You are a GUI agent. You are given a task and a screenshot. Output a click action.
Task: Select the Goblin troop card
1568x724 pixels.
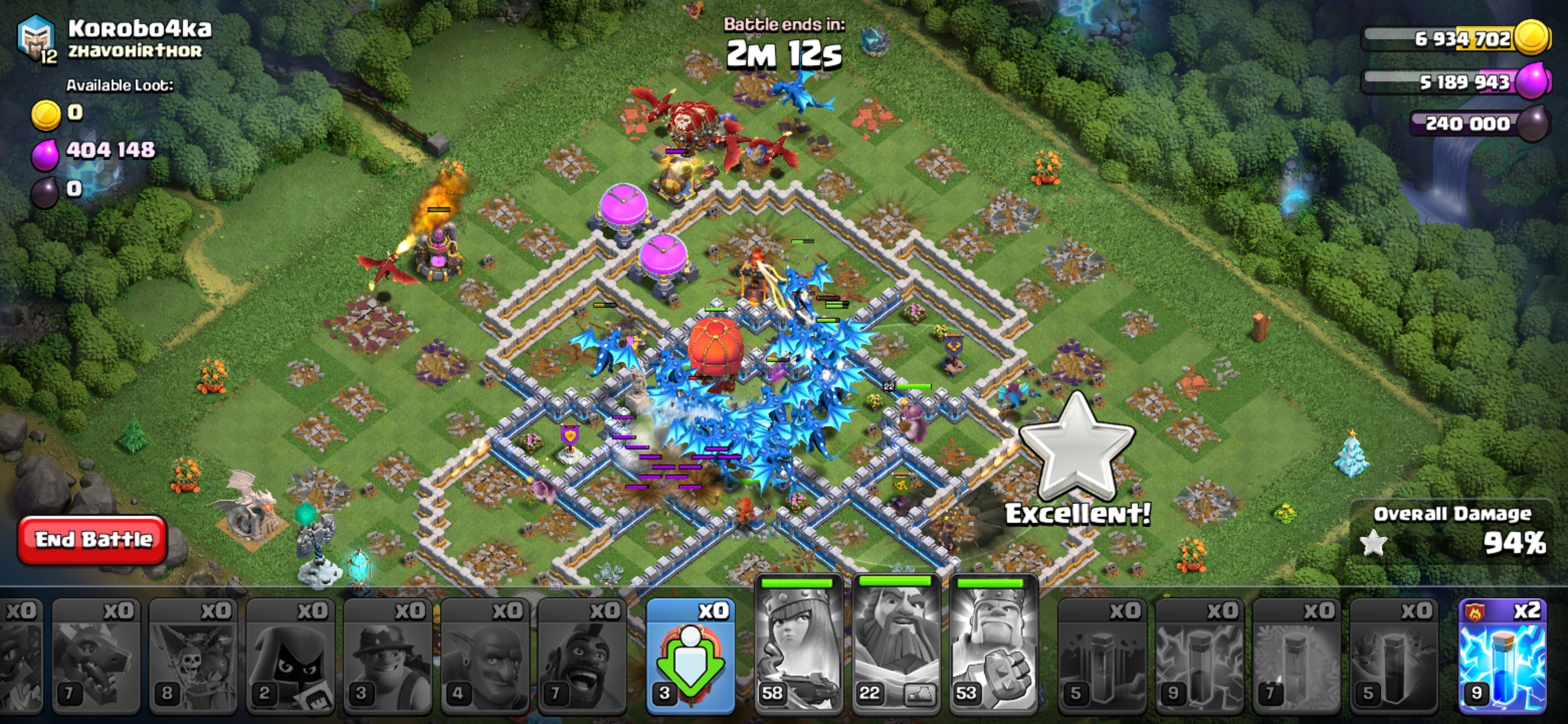pos(484,656)
